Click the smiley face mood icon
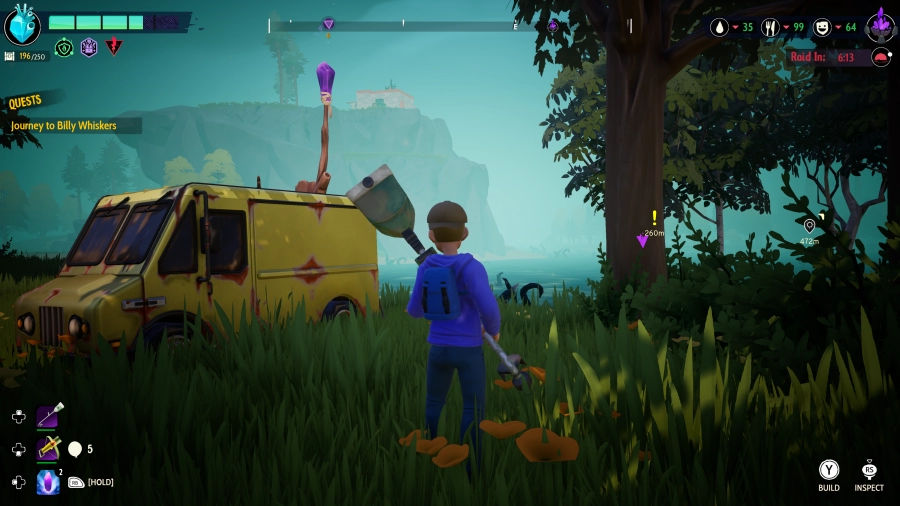The width and height of the screenshot is (900, 506). coord(821,27)
